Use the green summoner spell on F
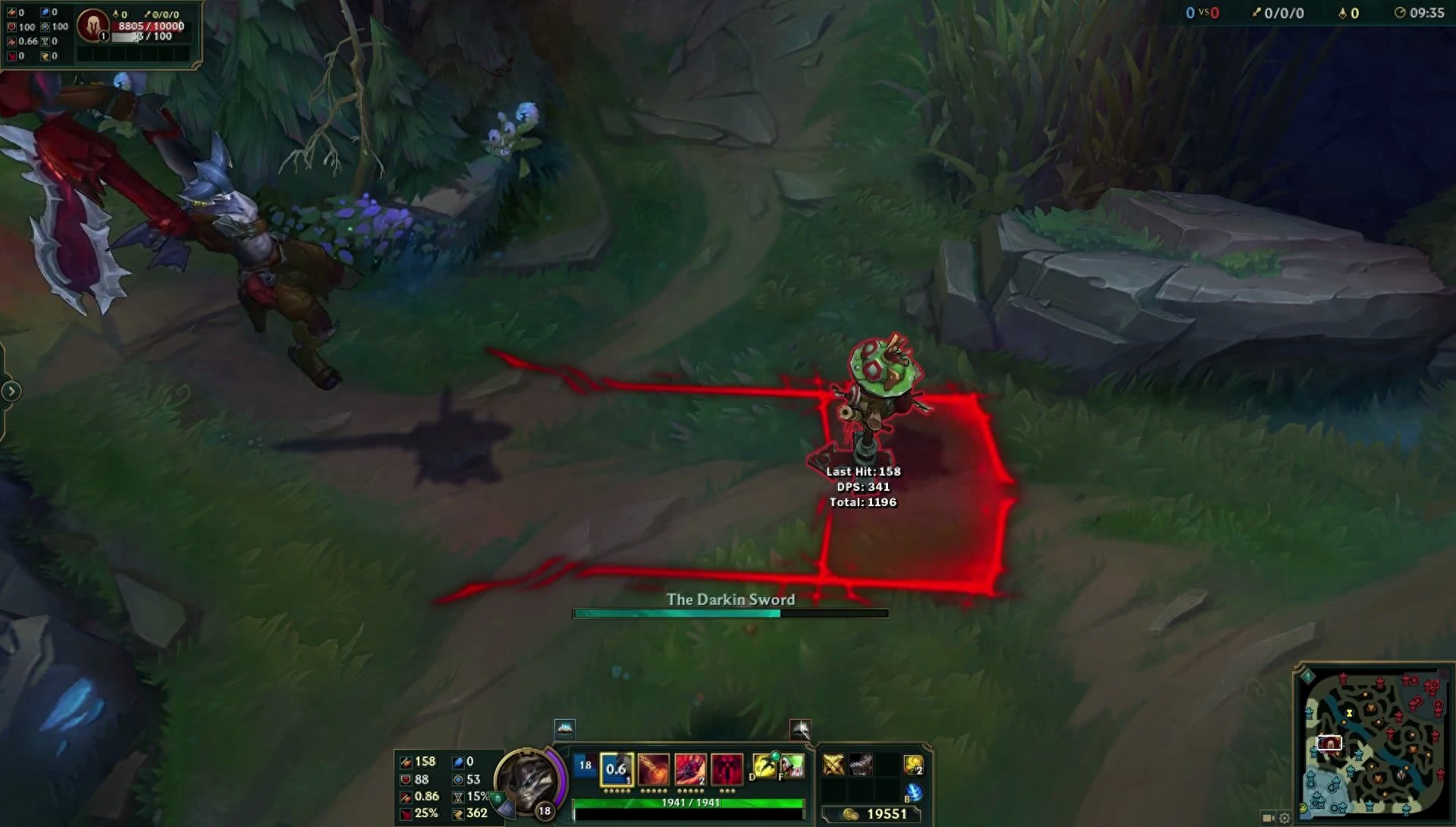The image size is (1456, 827). pyautogui.click(x=792, y=766)
